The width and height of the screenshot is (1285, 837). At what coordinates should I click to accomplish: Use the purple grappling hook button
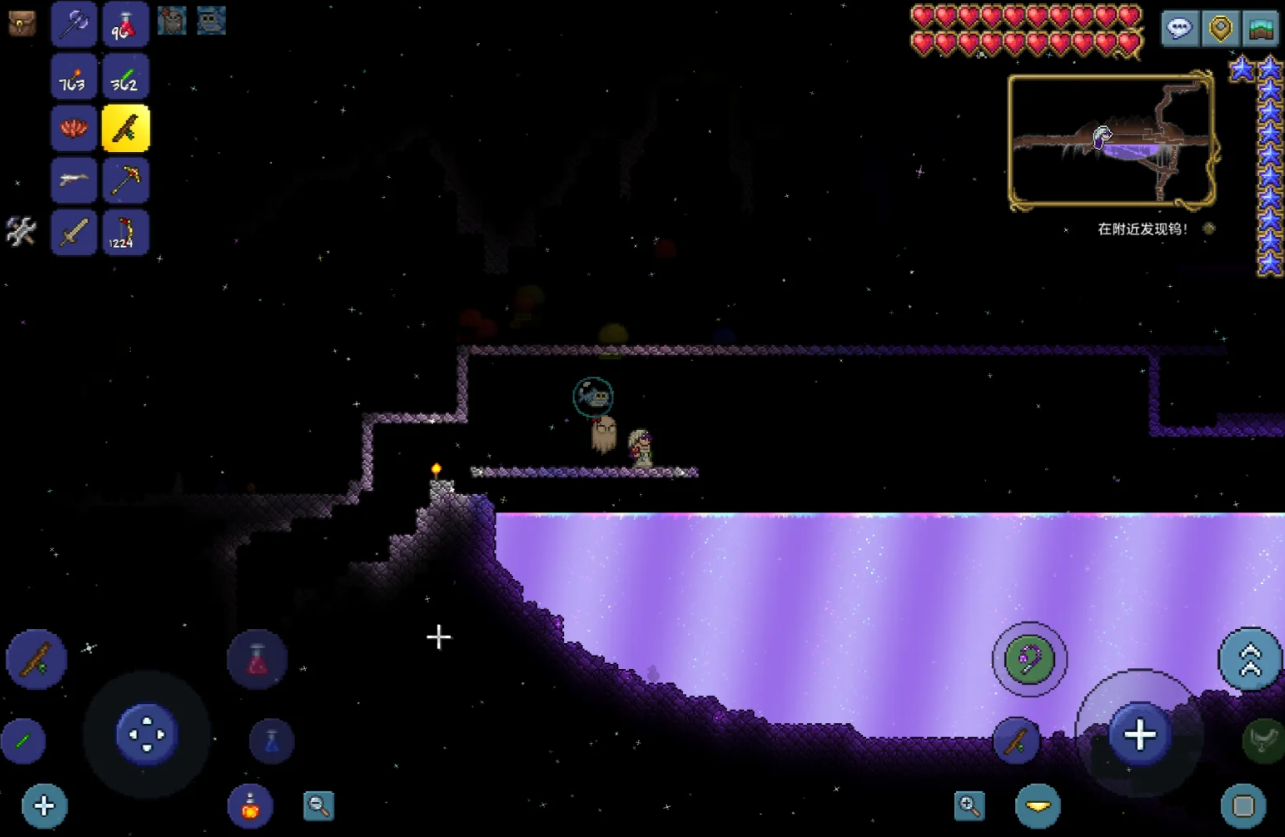(1030, 660)
